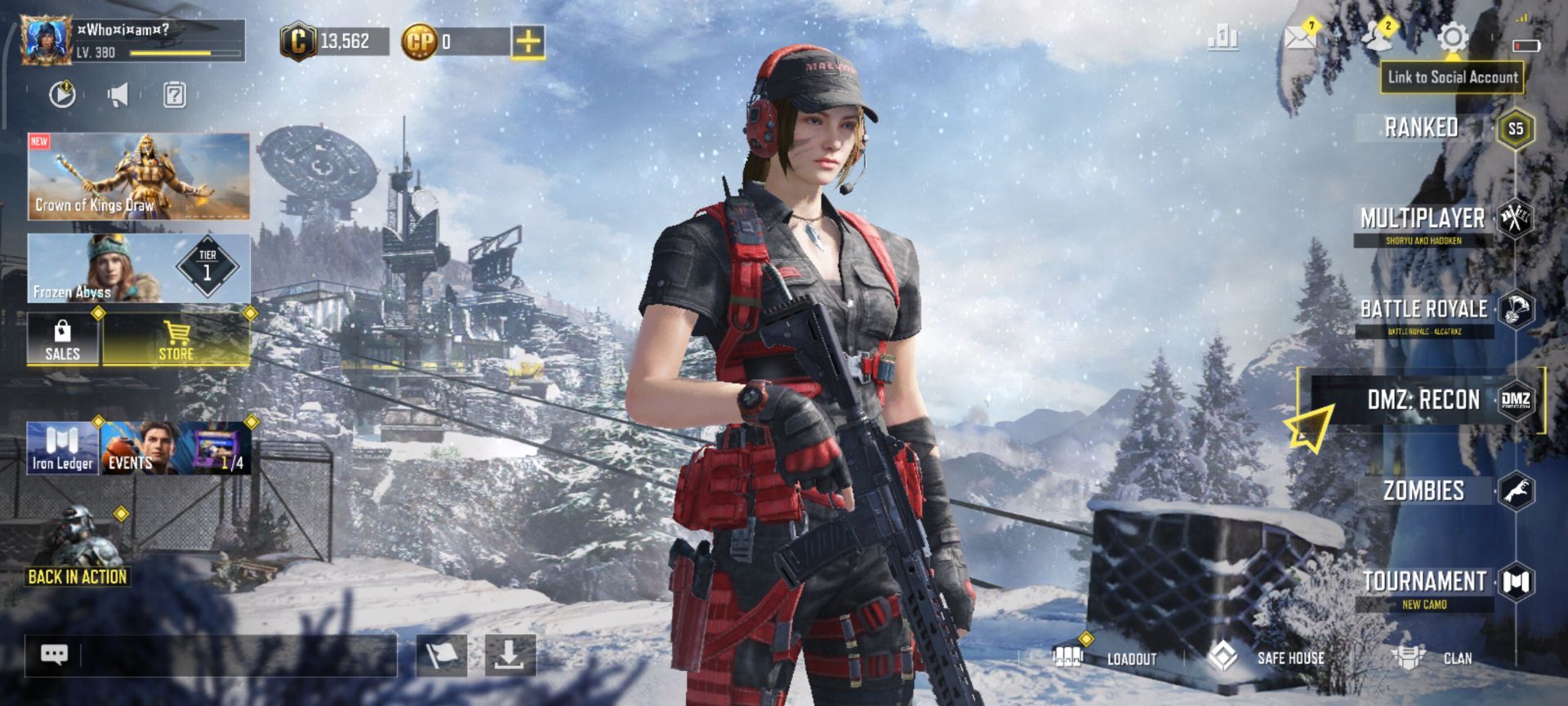Select the Multiplayer mode

pos(1423,219)
